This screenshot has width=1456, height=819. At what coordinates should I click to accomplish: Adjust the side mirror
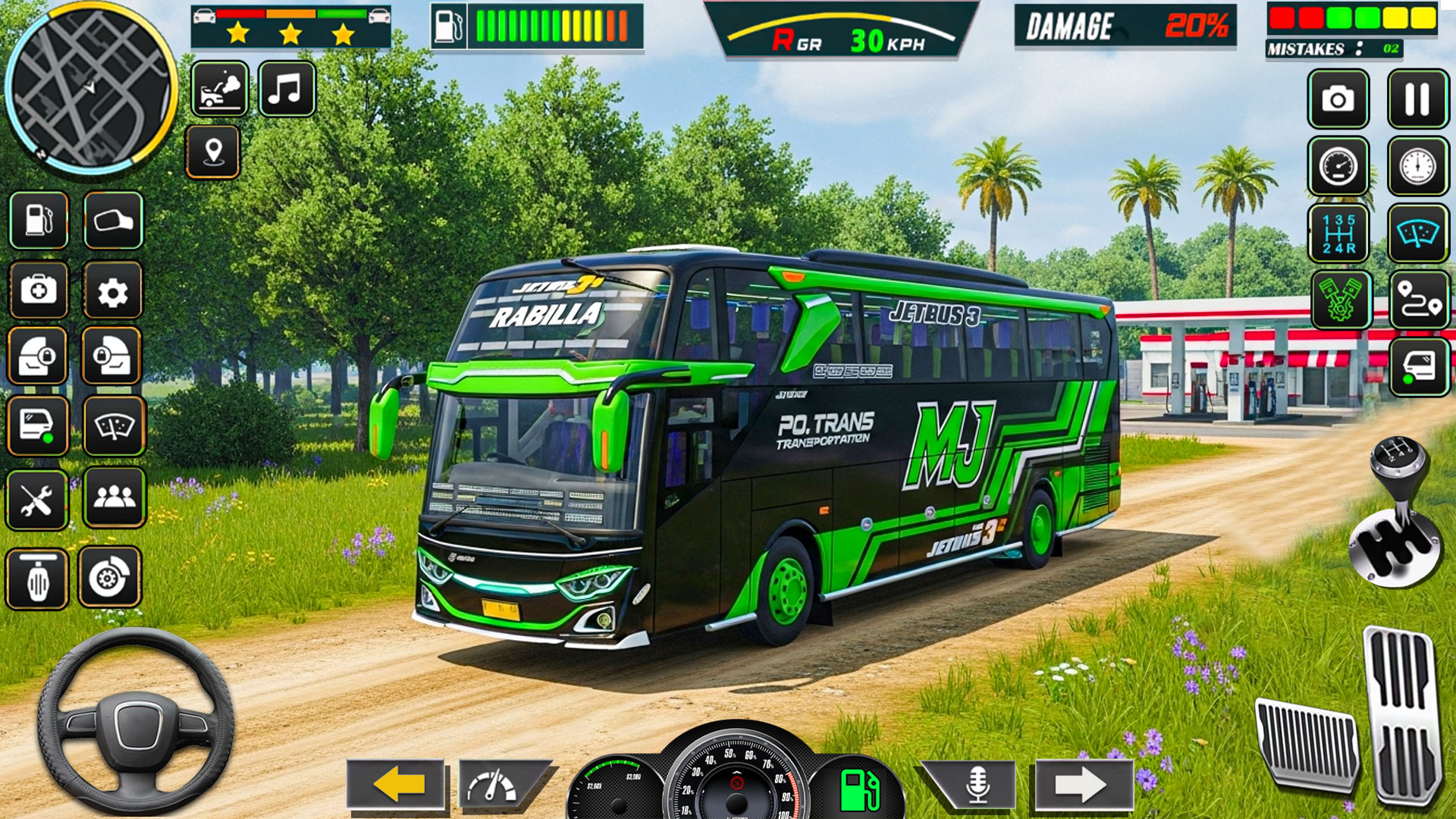coord(114,220)
